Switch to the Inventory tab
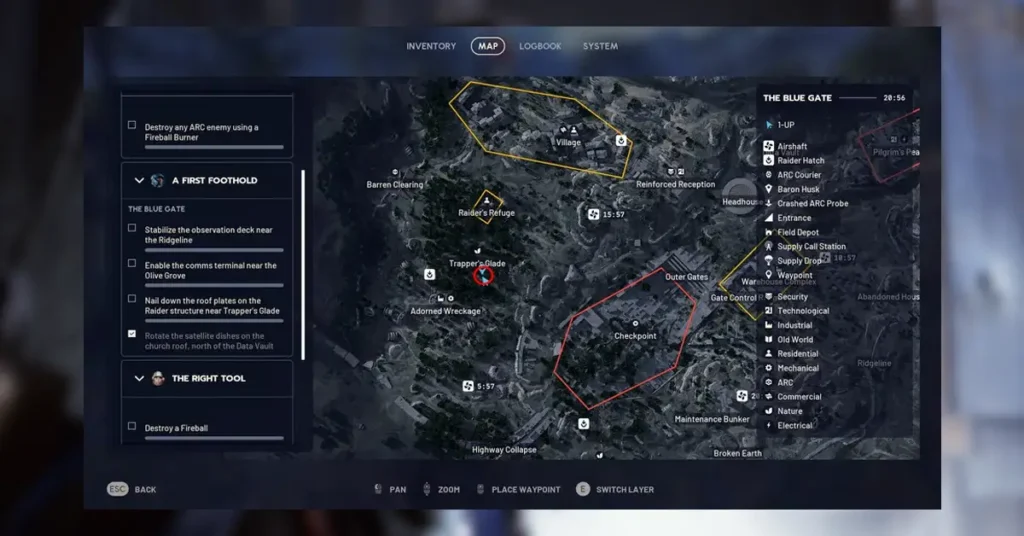The height and width of the screenshot is (536, 1024). [x=431, y=46]
